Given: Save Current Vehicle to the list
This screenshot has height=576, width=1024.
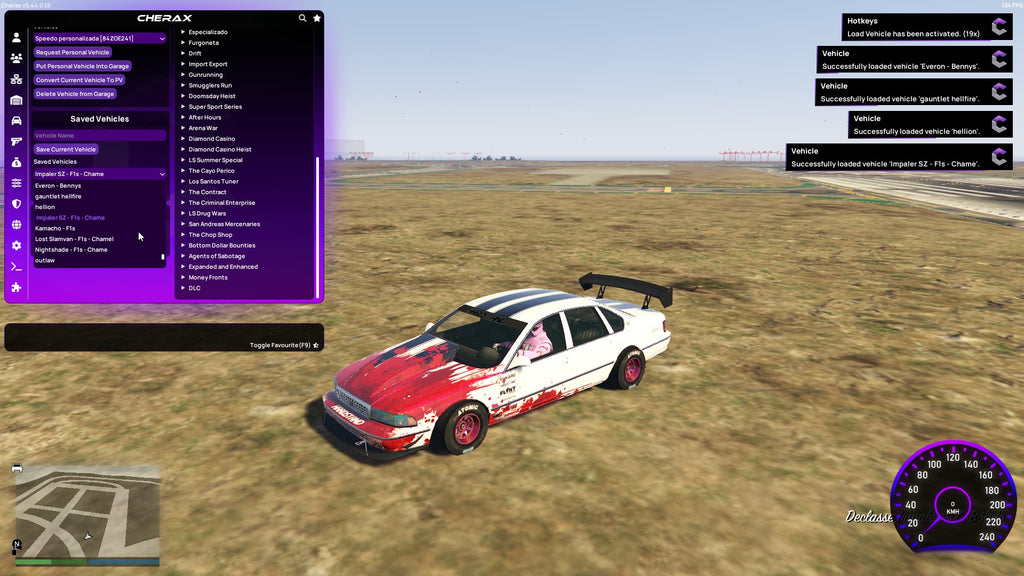Looking at the screenshot, I should 66,149.
